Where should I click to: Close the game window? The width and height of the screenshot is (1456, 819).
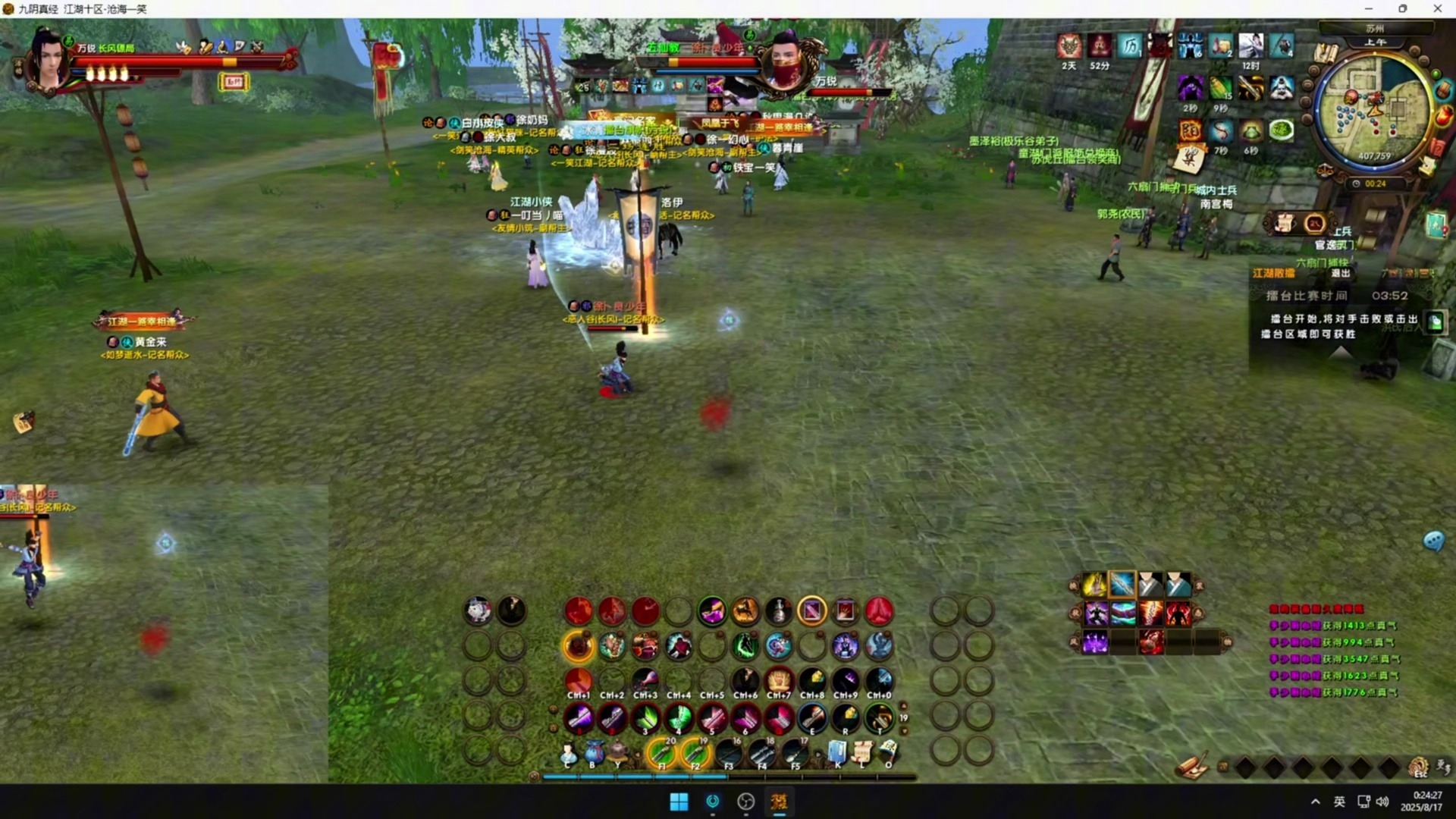1437,9
